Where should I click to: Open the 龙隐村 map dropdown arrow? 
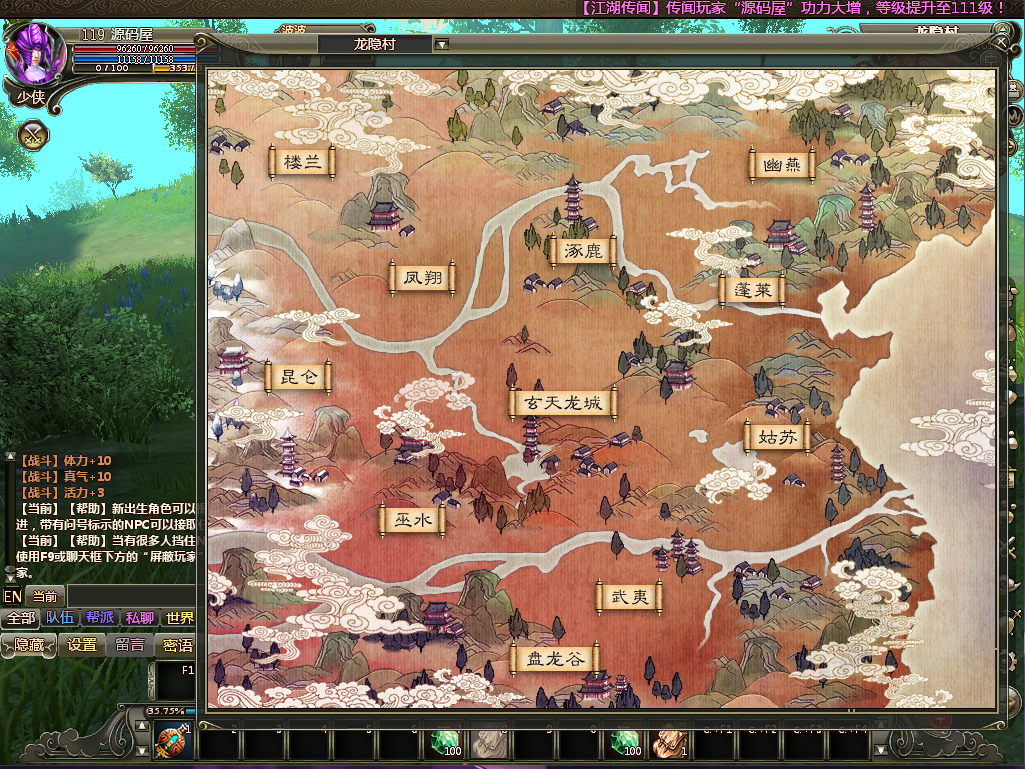[442, 44]
